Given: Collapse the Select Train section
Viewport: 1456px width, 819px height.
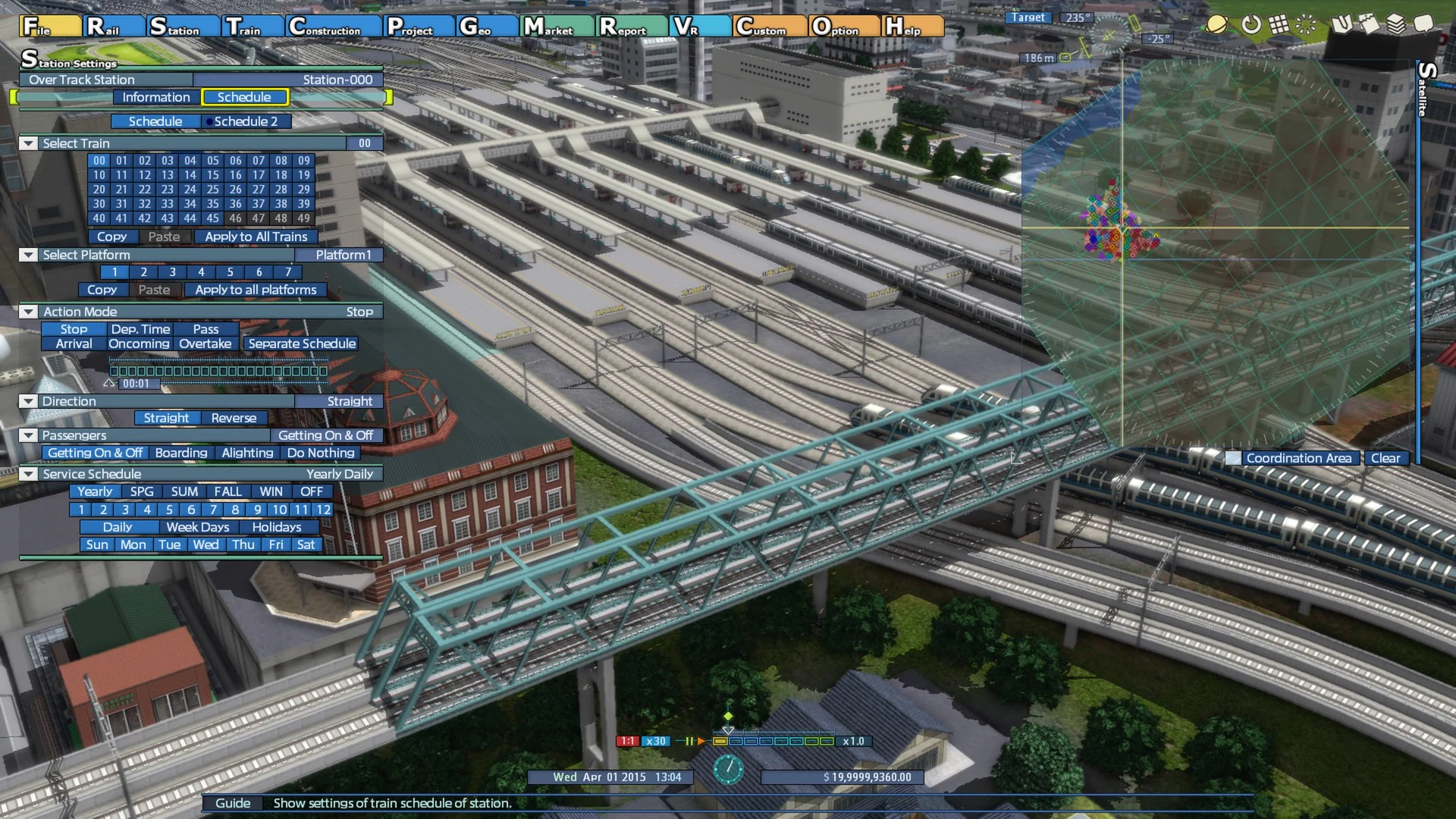Looking at the screenshot, I should [x=28, y=143].
